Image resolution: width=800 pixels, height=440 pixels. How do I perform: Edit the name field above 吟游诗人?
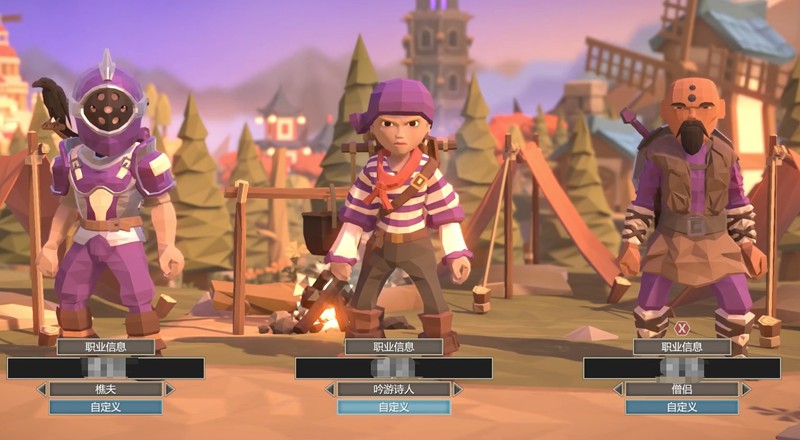(x=393, y=368)
